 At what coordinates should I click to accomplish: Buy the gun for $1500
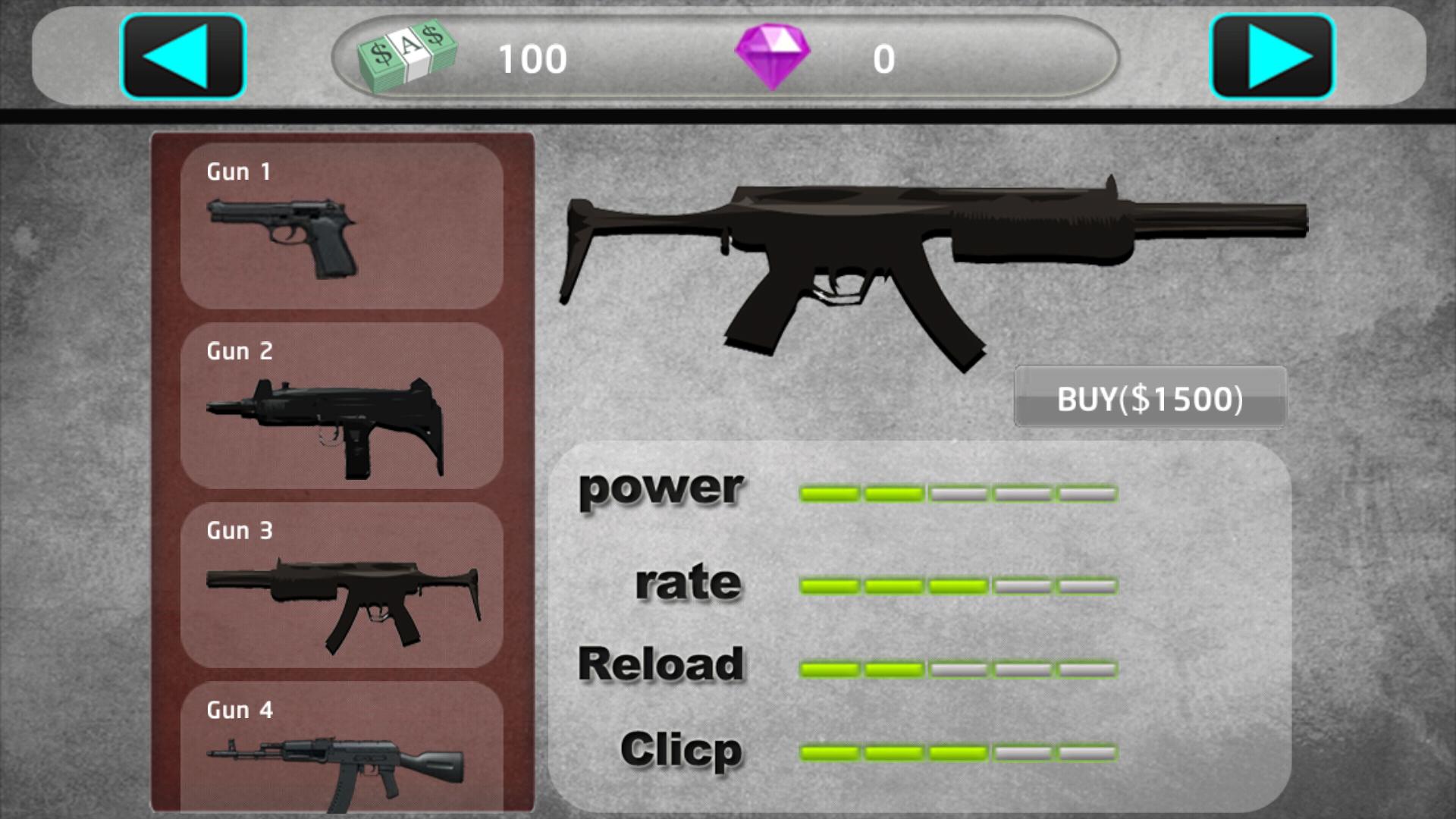click(1150, 397)
